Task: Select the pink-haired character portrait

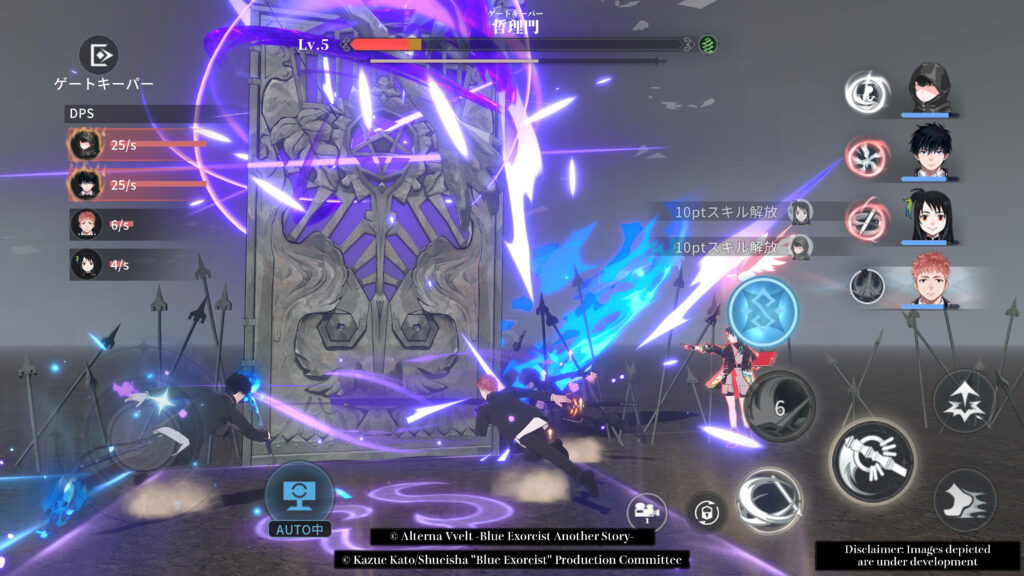Action: click(931, 280)
